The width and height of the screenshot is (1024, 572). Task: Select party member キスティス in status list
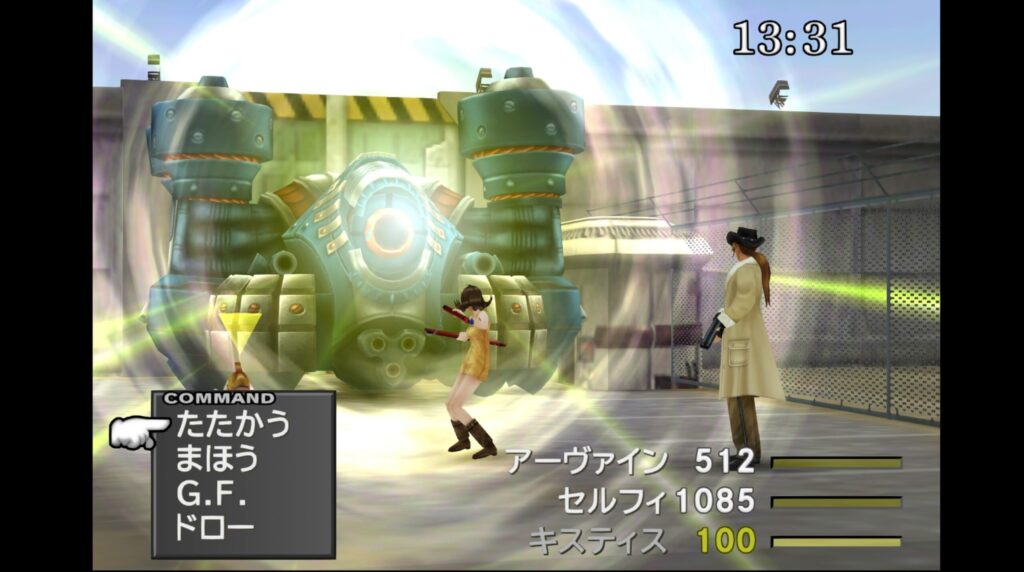click(x=596, y=541)
